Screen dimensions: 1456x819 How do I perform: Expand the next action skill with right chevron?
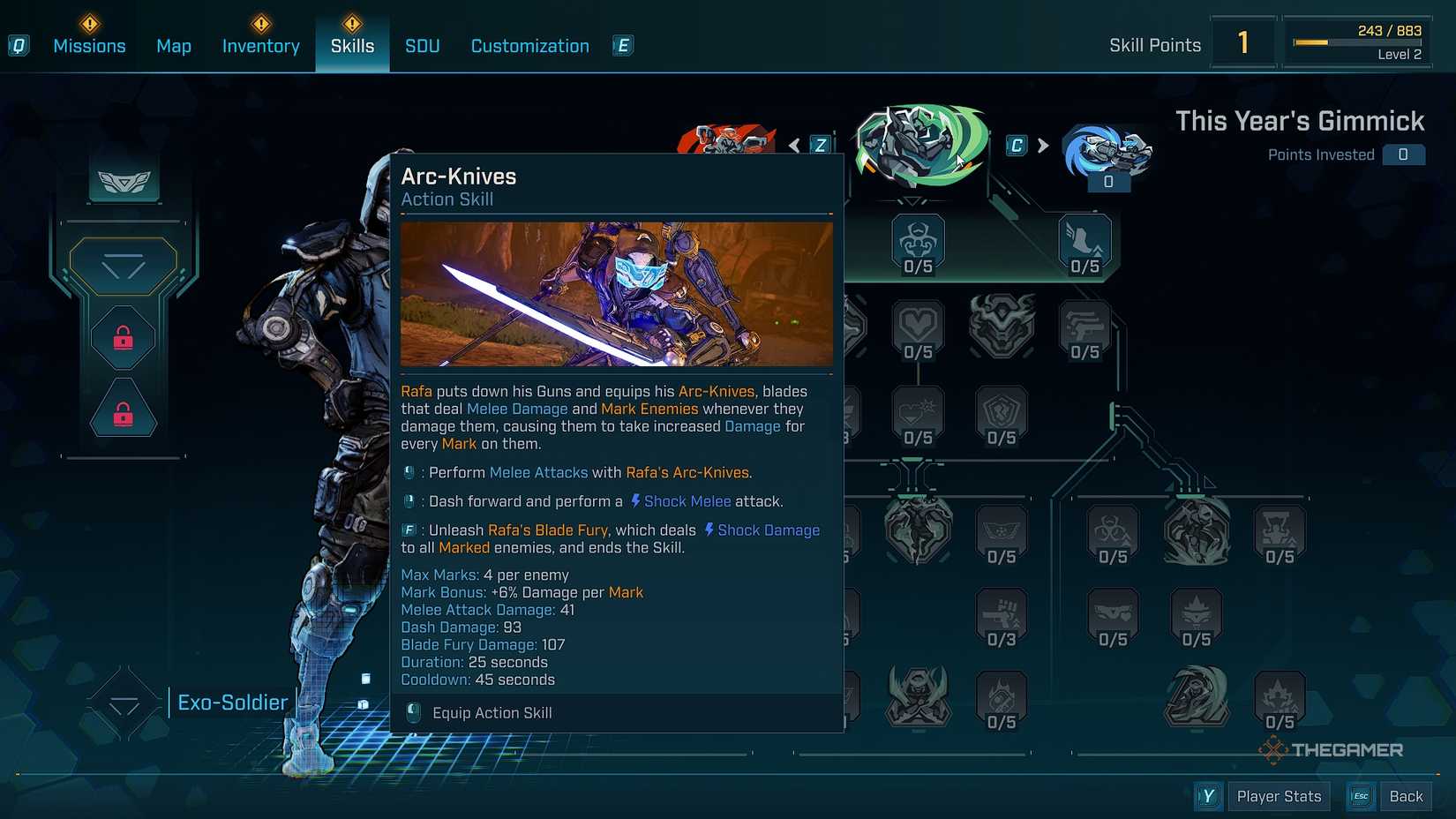coord(1042,147)
